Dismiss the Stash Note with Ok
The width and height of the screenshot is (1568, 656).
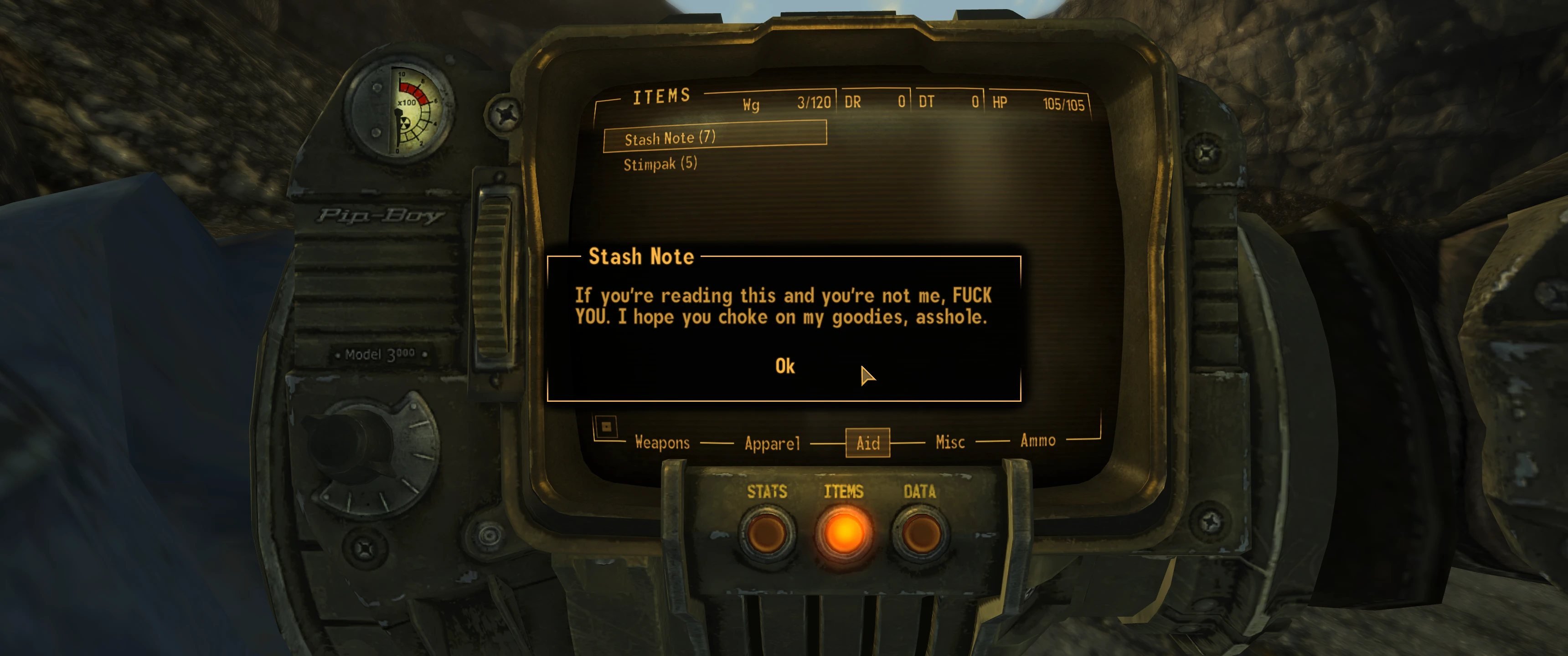click(x=784, y=366)
